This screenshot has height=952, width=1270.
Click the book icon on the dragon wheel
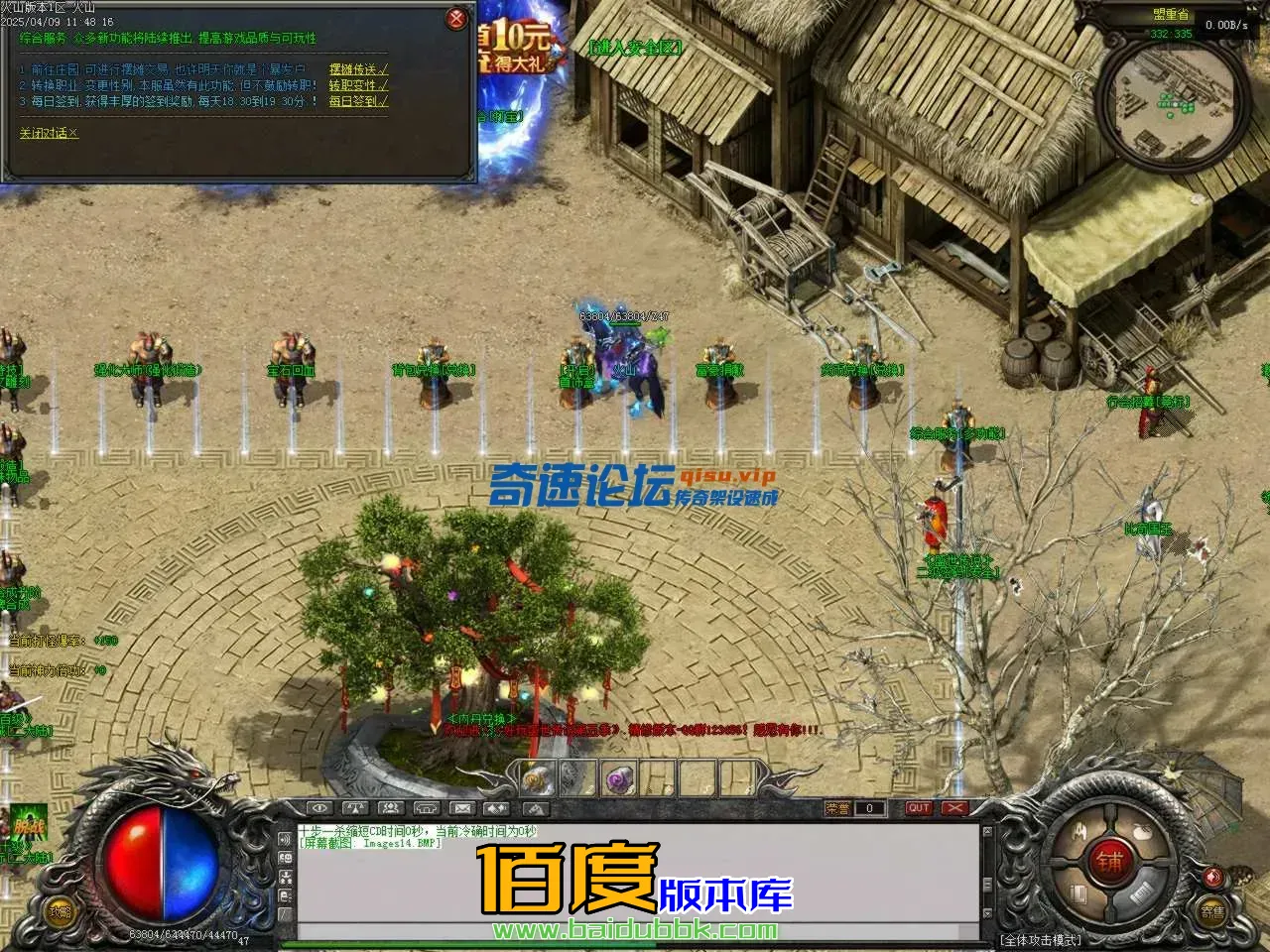tap(1079, 894)
